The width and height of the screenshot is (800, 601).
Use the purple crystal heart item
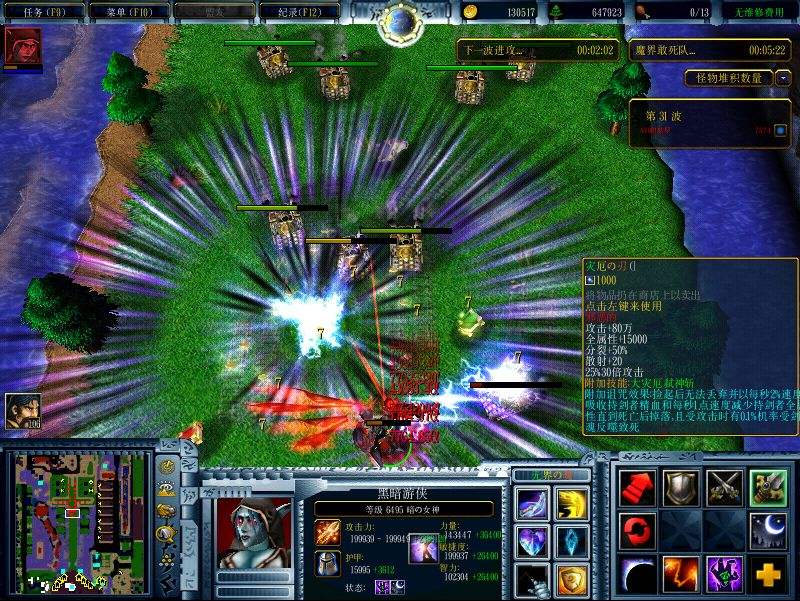pyautogui.click(x=531, y=541)
